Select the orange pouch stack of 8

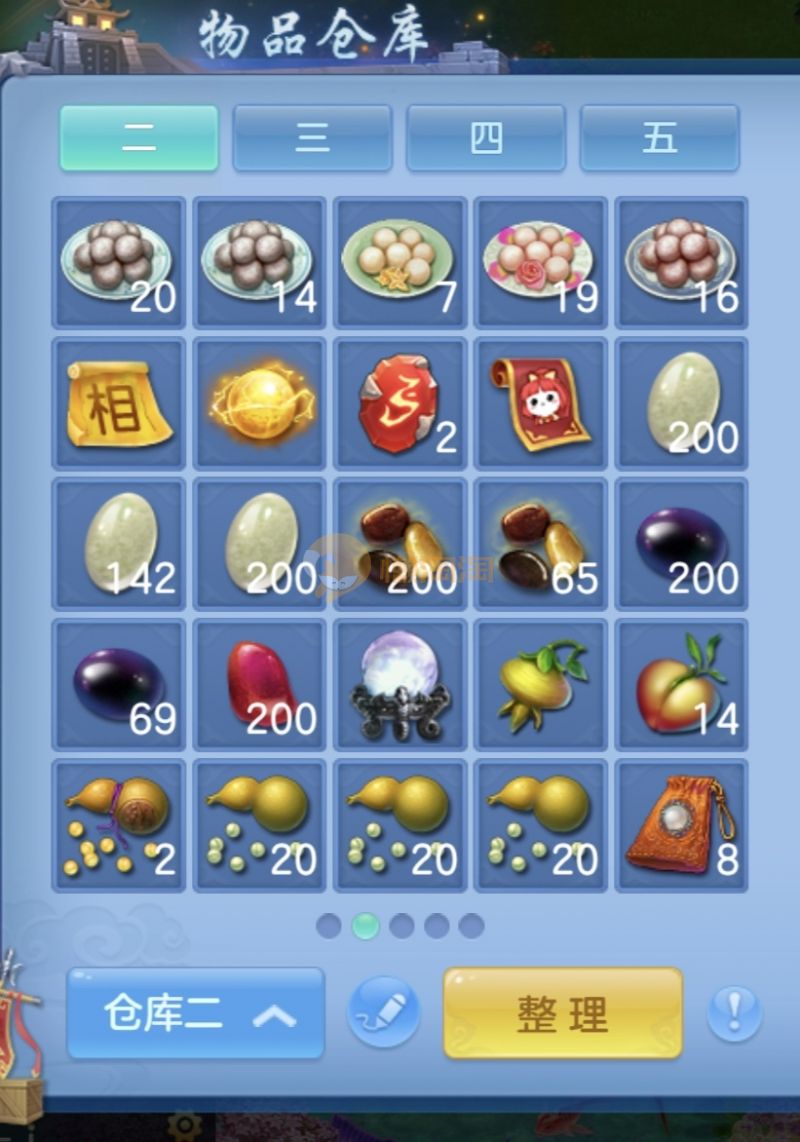[682, 826]
